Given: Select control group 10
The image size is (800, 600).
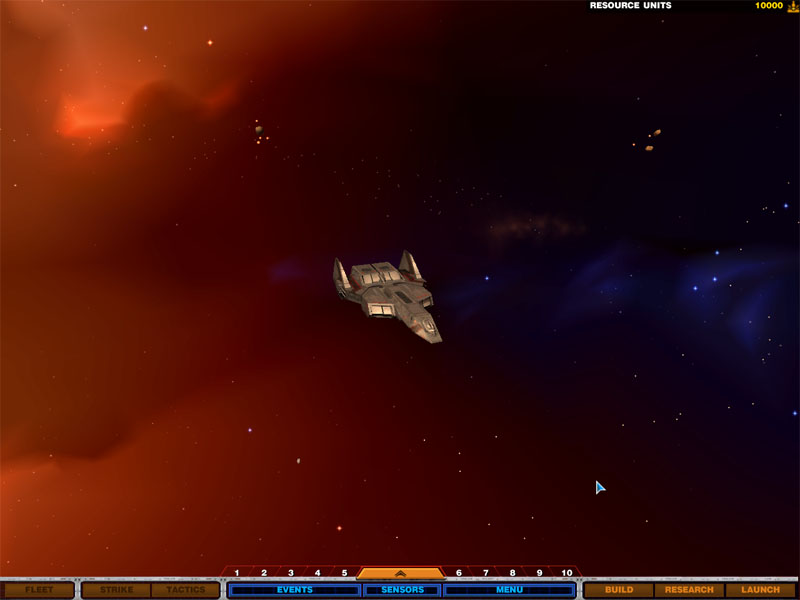Looking at the screenshot, I should point(567,573).
